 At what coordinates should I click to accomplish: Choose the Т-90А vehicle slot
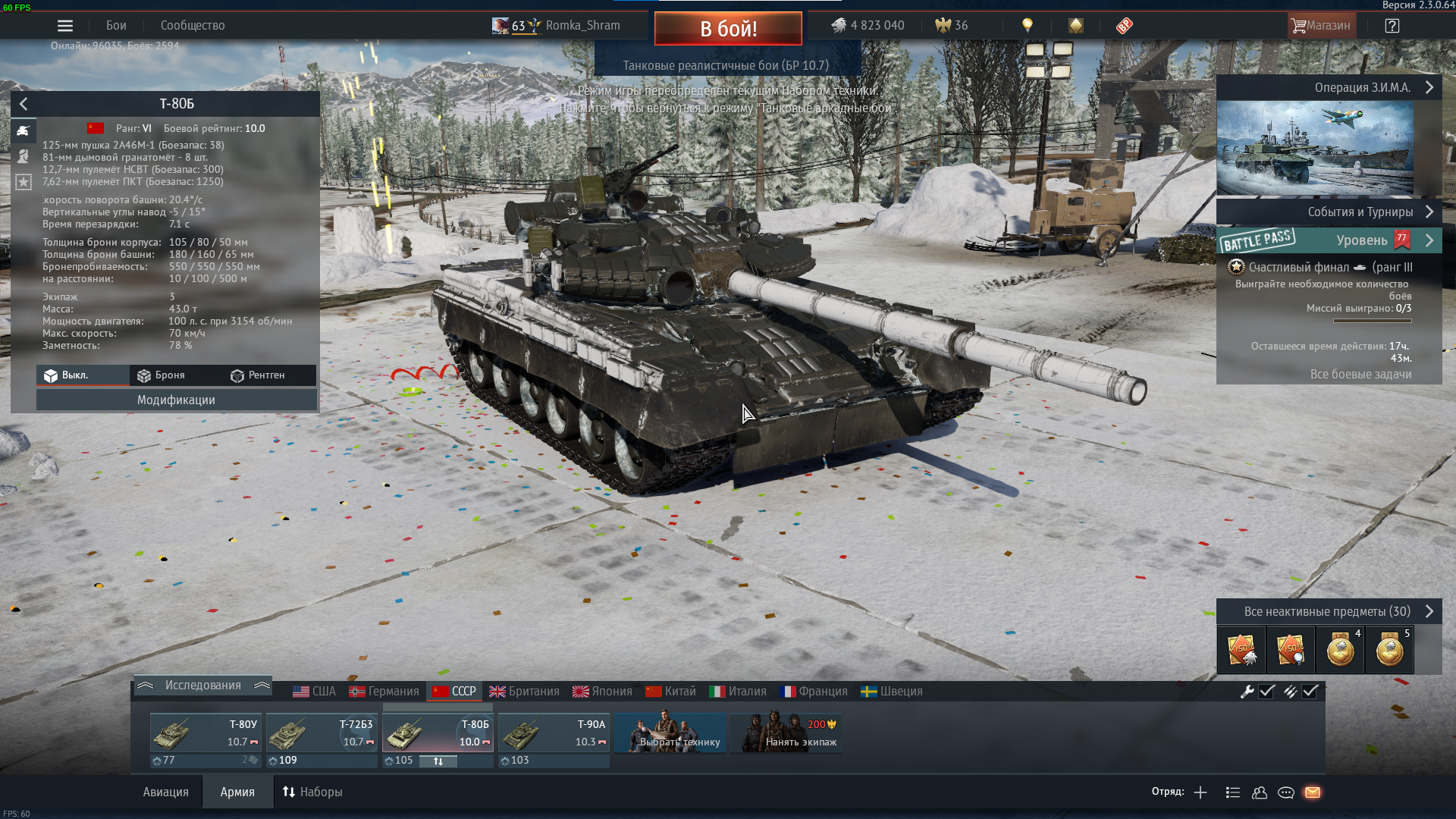(x=554, y=733)
